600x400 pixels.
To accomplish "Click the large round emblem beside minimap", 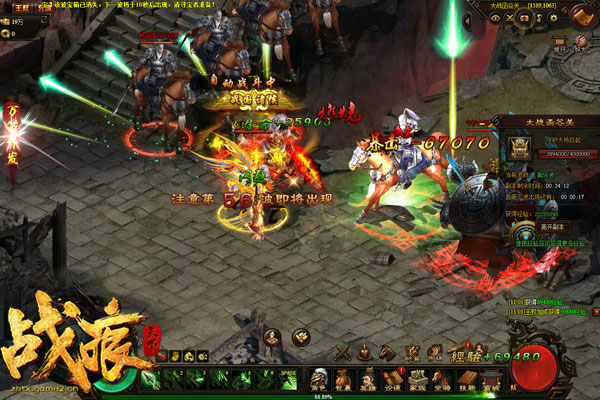I will (580, 17).
